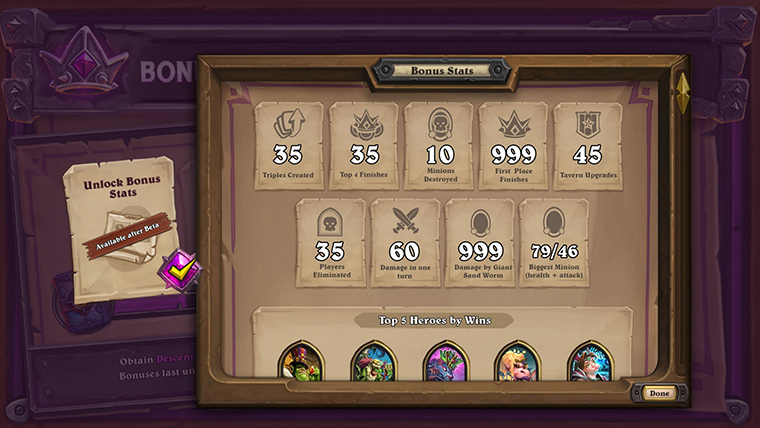Select the Triples Created stat tile
760x428 pixels.
[x=289, y=146]
